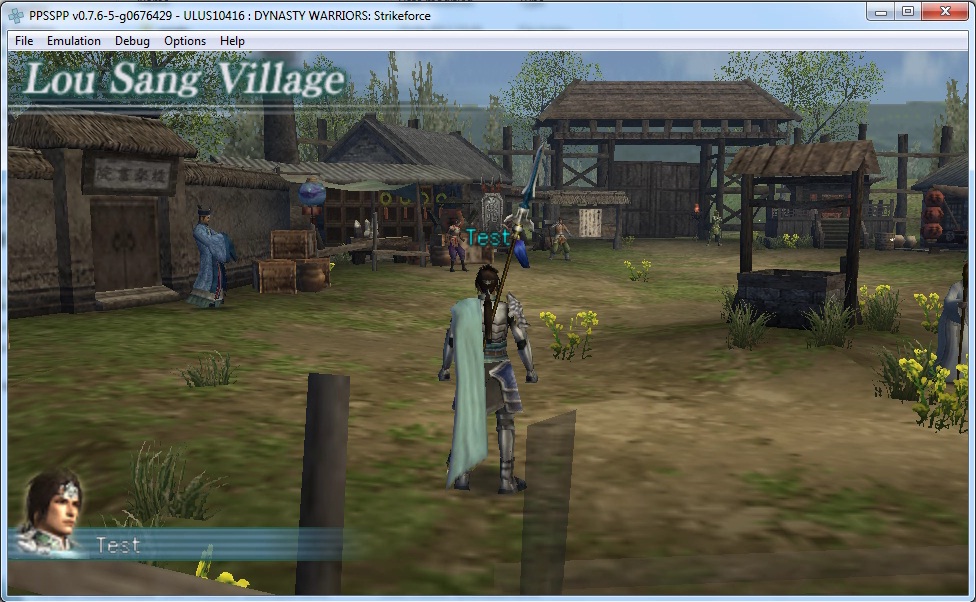This screenshot has height=602, width=976.
Task: Maximize the PPSSPP window
Action: point(908,11)
